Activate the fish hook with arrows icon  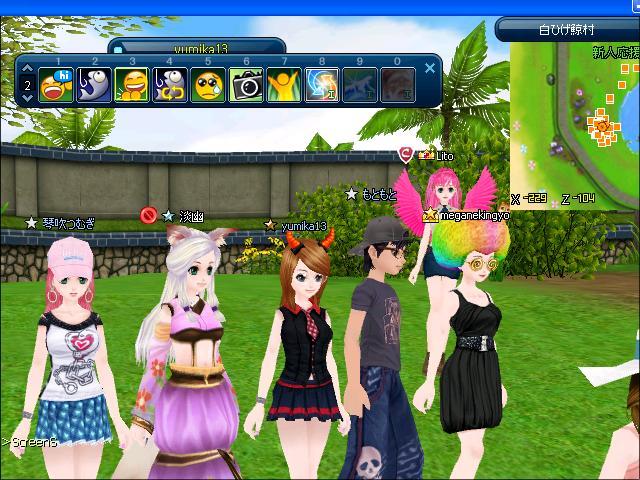169,85
